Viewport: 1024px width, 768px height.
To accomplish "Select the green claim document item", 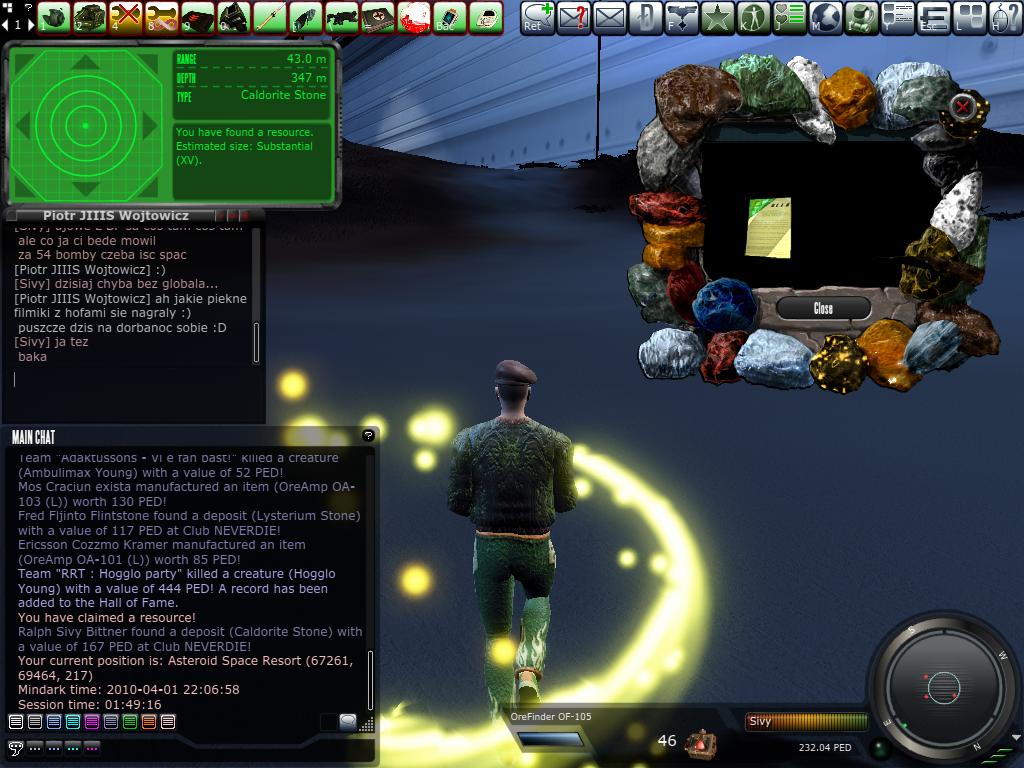I will pos(770,226).
